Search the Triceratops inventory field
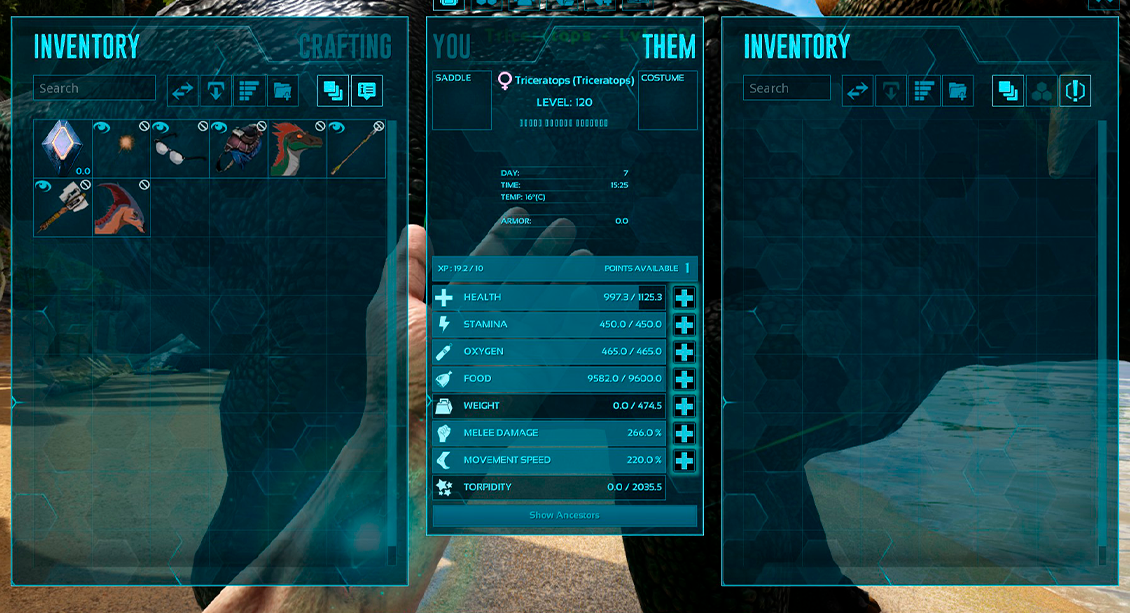This screenshot has width=1130, height=613. coord(787,88)
